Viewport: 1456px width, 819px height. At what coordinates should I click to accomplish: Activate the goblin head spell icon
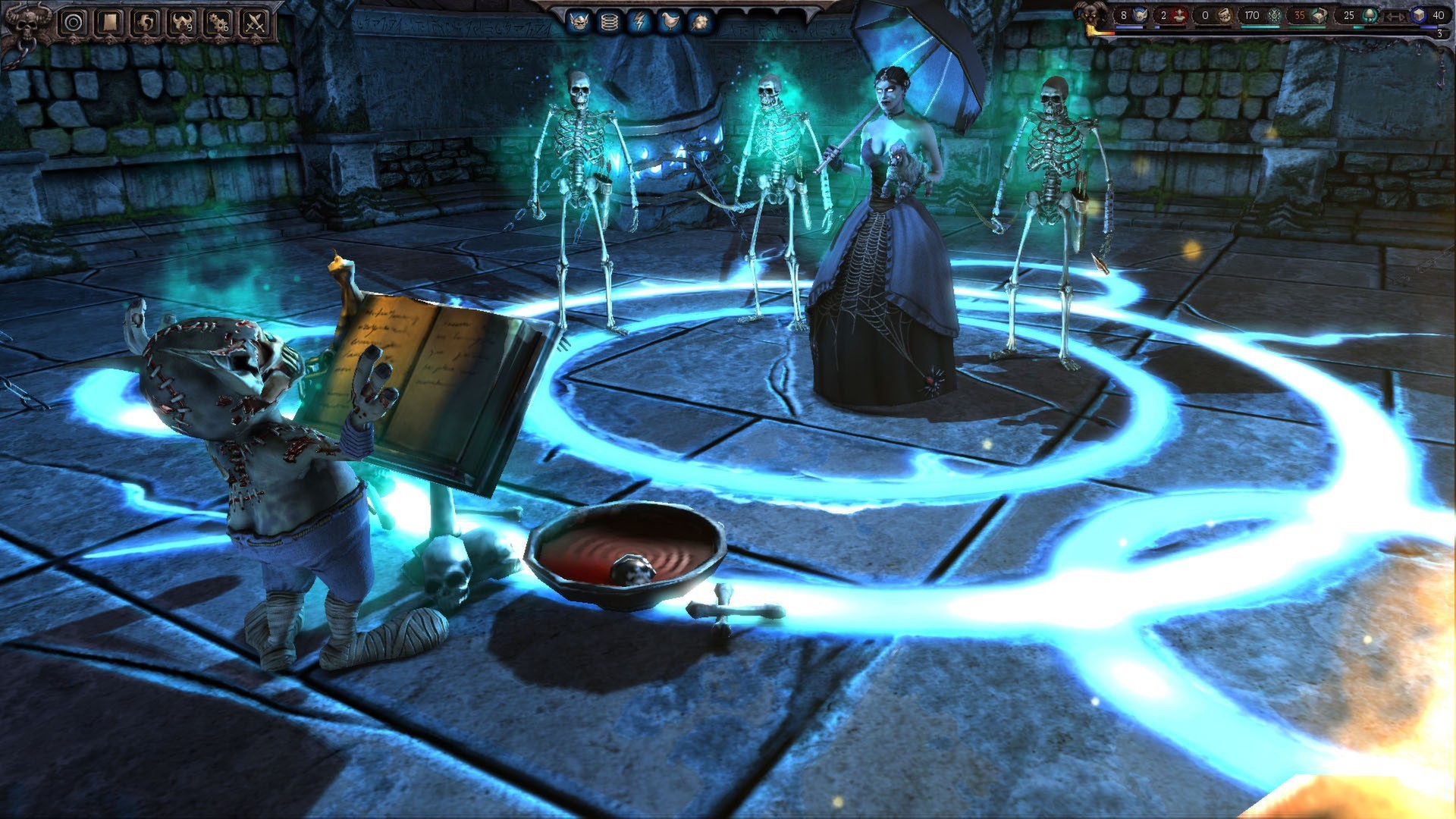tap(578, 22)
